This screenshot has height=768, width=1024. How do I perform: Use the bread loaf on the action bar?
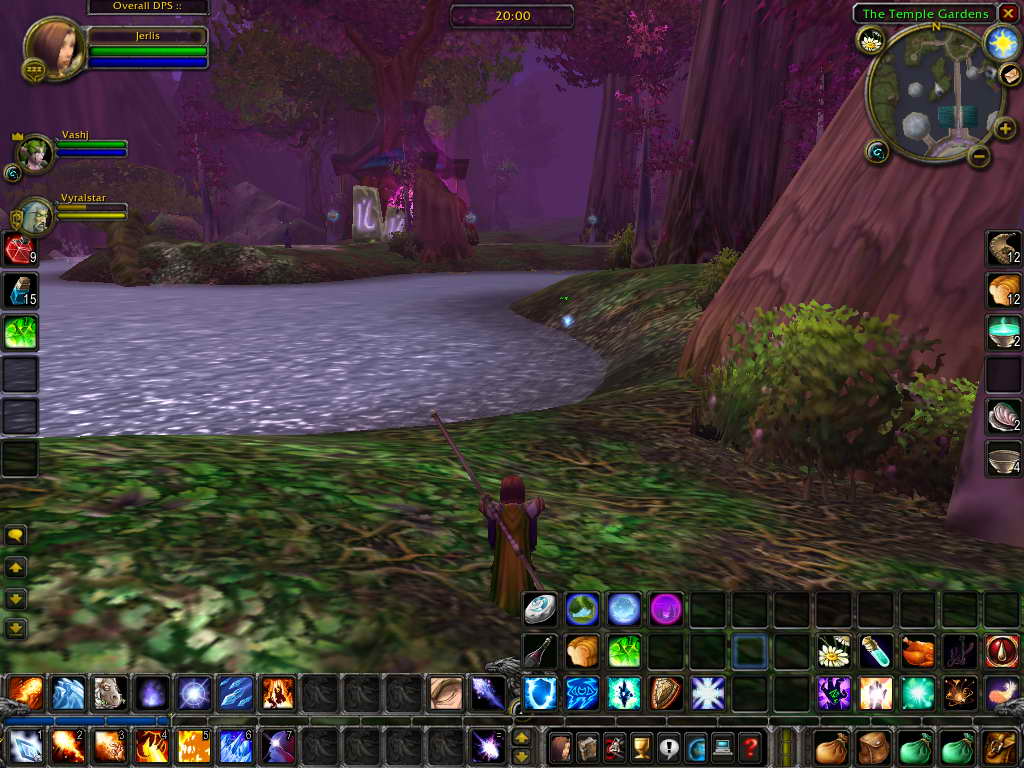click(582, 651)
